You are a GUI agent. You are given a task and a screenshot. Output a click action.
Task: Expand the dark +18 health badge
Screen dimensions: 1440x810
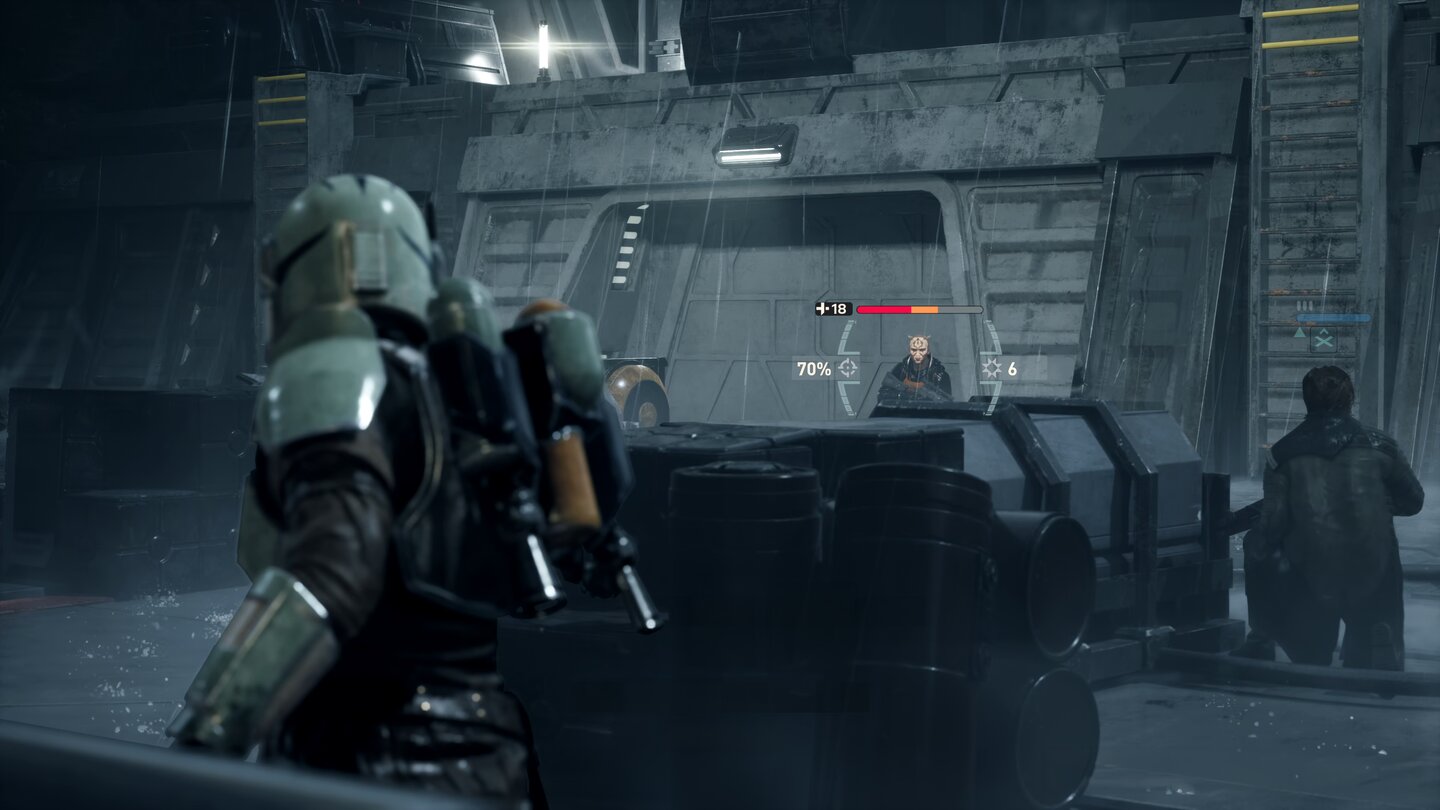[x=832, y=308]
